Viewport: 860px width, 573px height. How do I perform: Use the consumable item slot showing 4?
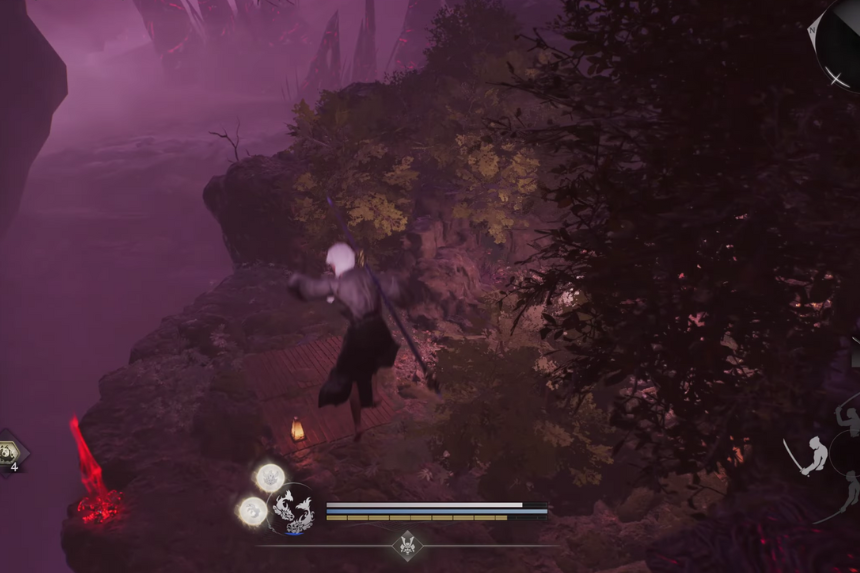(x=11, y=451)
